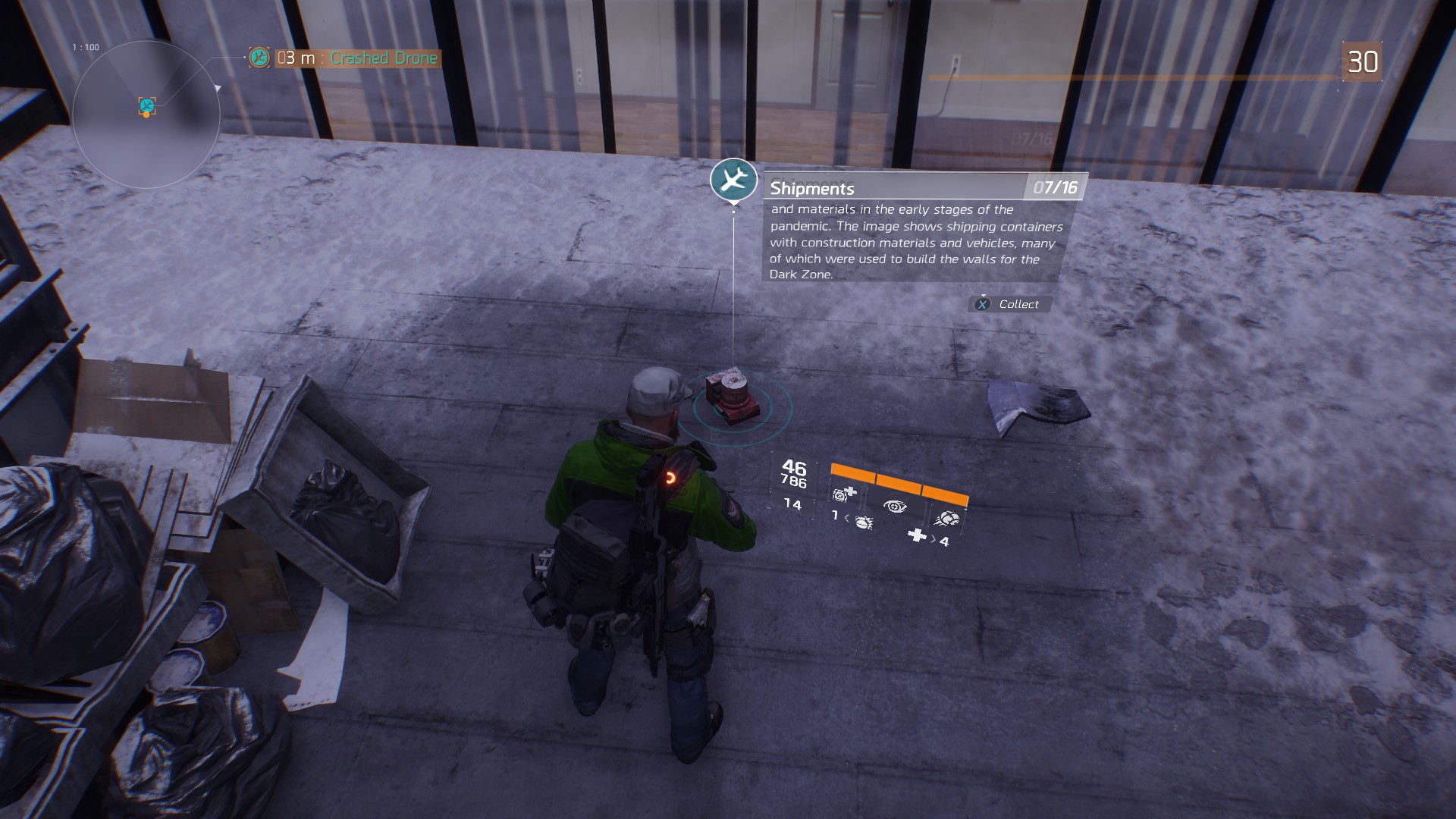Click the circular minimap
1456x819 pixels.
click(x=146, y=114)
